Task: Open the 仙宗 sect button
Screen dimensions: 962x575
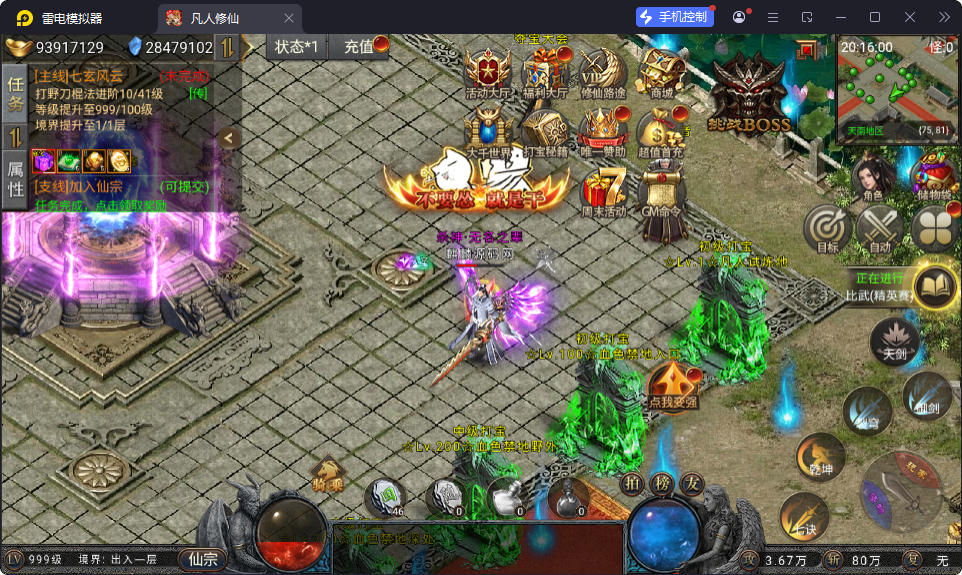Action: pyautogui.click(x=203, y=560)
